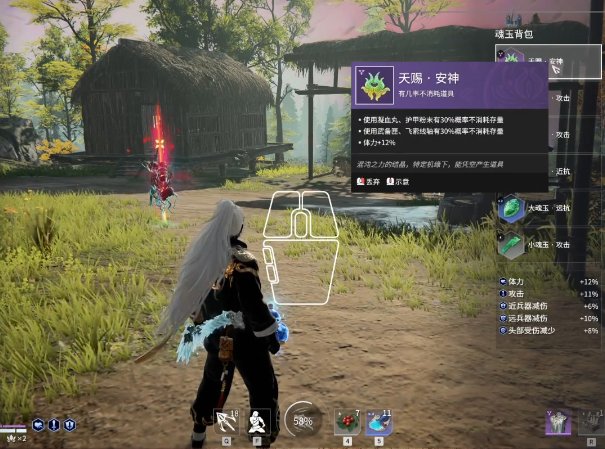The image size is (605, 449).
Task: Use the red berry consumable slot
Action: (347, 421)
